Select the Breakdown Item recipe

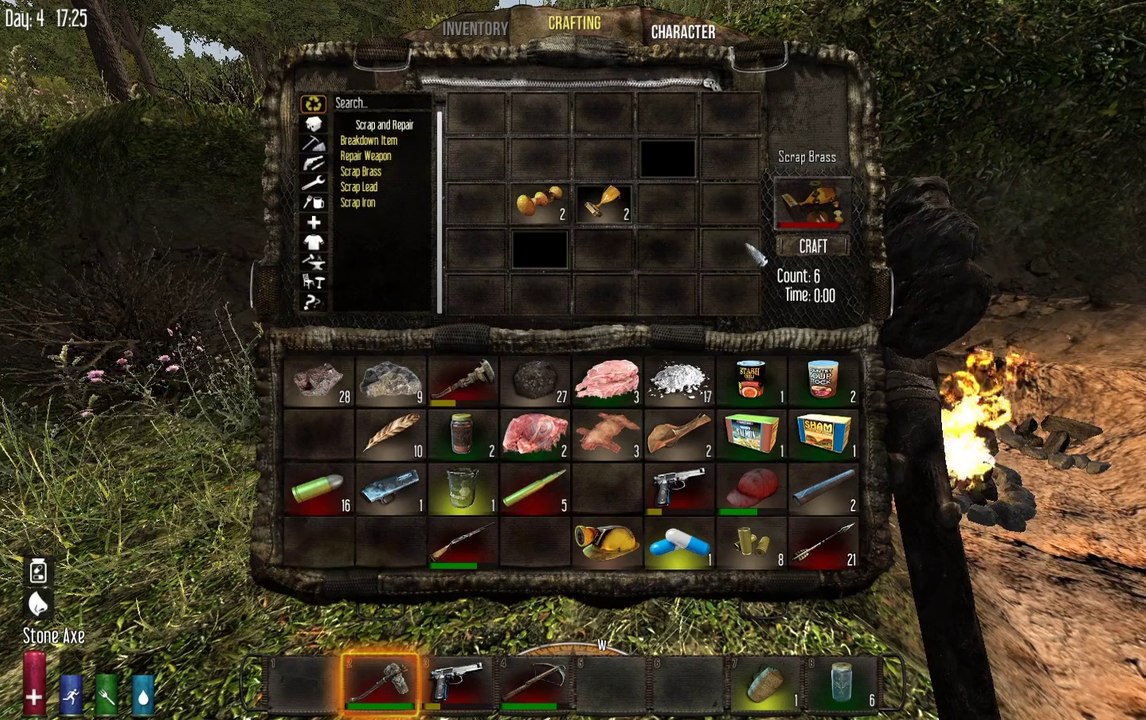(368, 141)
